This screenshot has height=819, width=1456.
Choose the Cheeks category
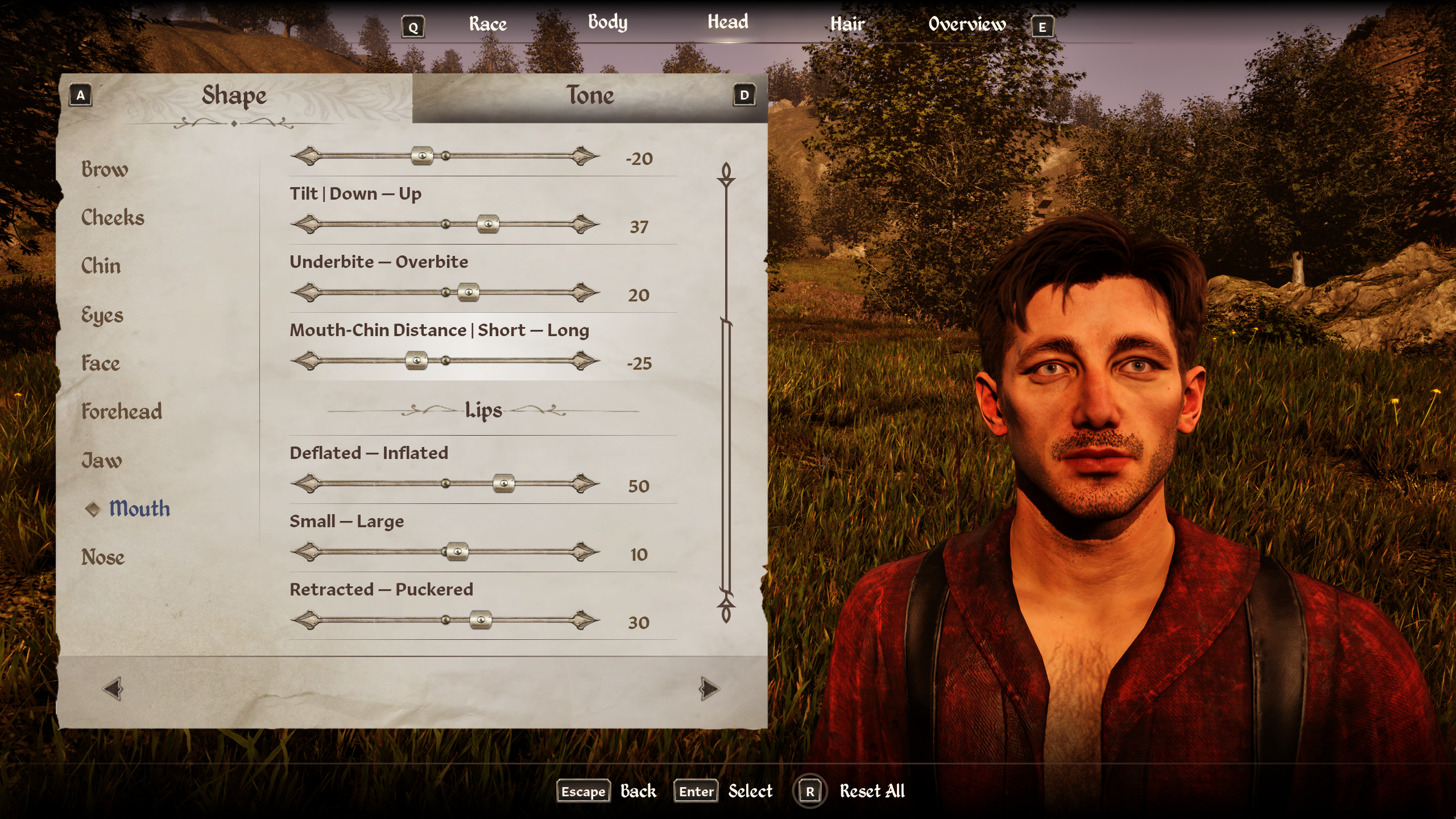pos(113,217)
